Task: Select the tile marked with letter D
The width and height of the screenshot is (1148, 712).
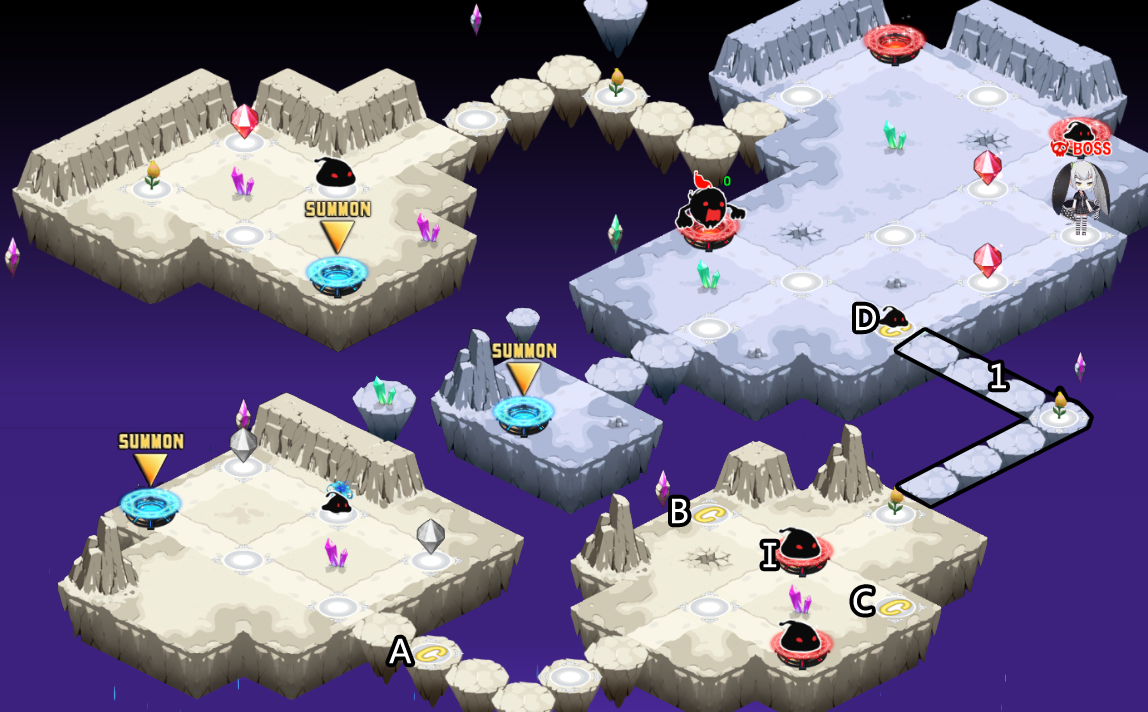Action: (x=892, y=325)
